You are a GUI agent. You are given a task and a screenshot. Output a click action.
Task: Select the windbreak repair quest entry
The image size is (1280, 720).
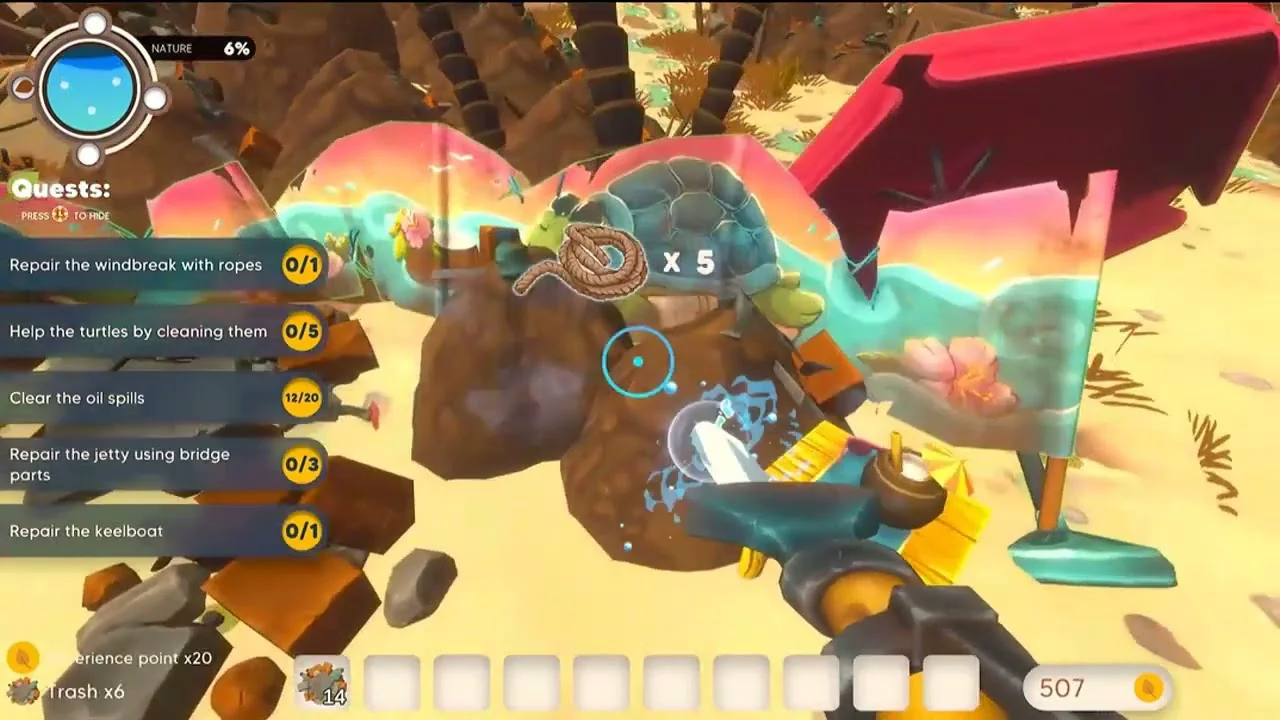[160, 265]
